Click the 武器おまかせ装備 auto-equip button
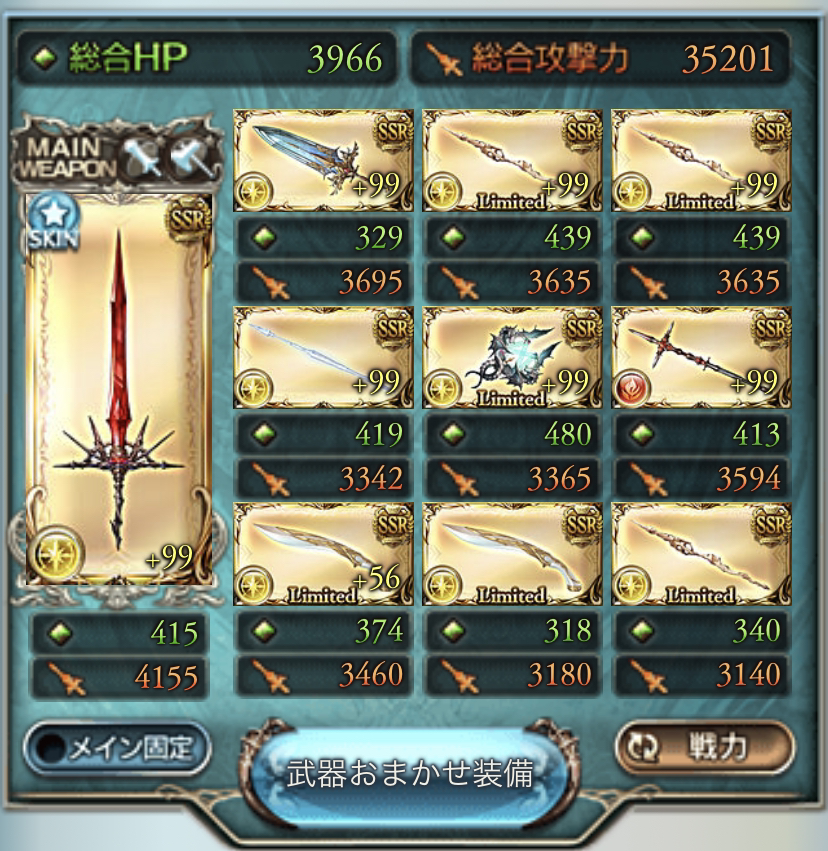Image resolution: width=828 pixels, height=851 pixels. [x=411, y=772]
